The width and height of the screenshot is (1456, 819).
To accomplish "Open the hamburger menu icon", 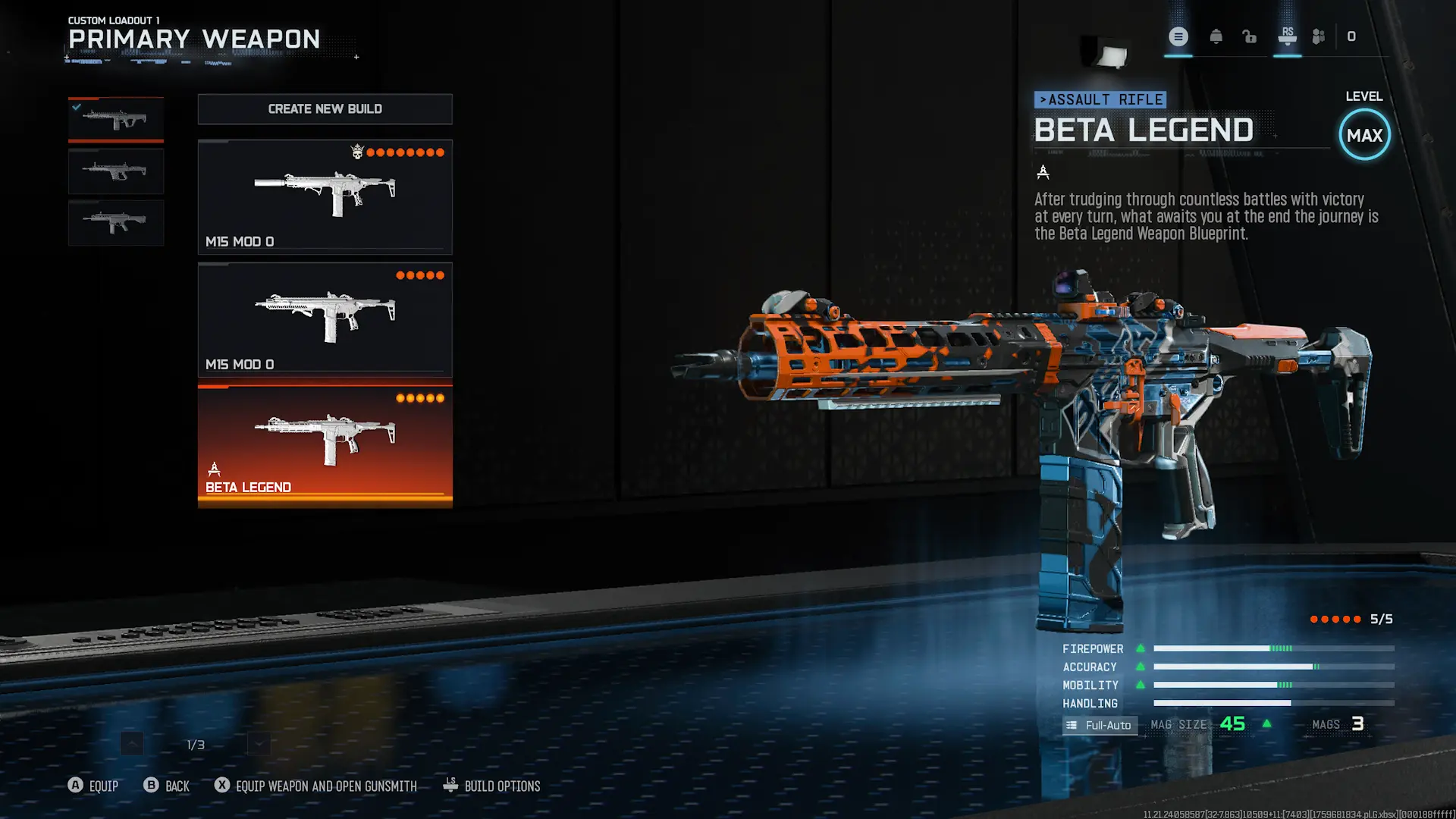I will 1178,36.
